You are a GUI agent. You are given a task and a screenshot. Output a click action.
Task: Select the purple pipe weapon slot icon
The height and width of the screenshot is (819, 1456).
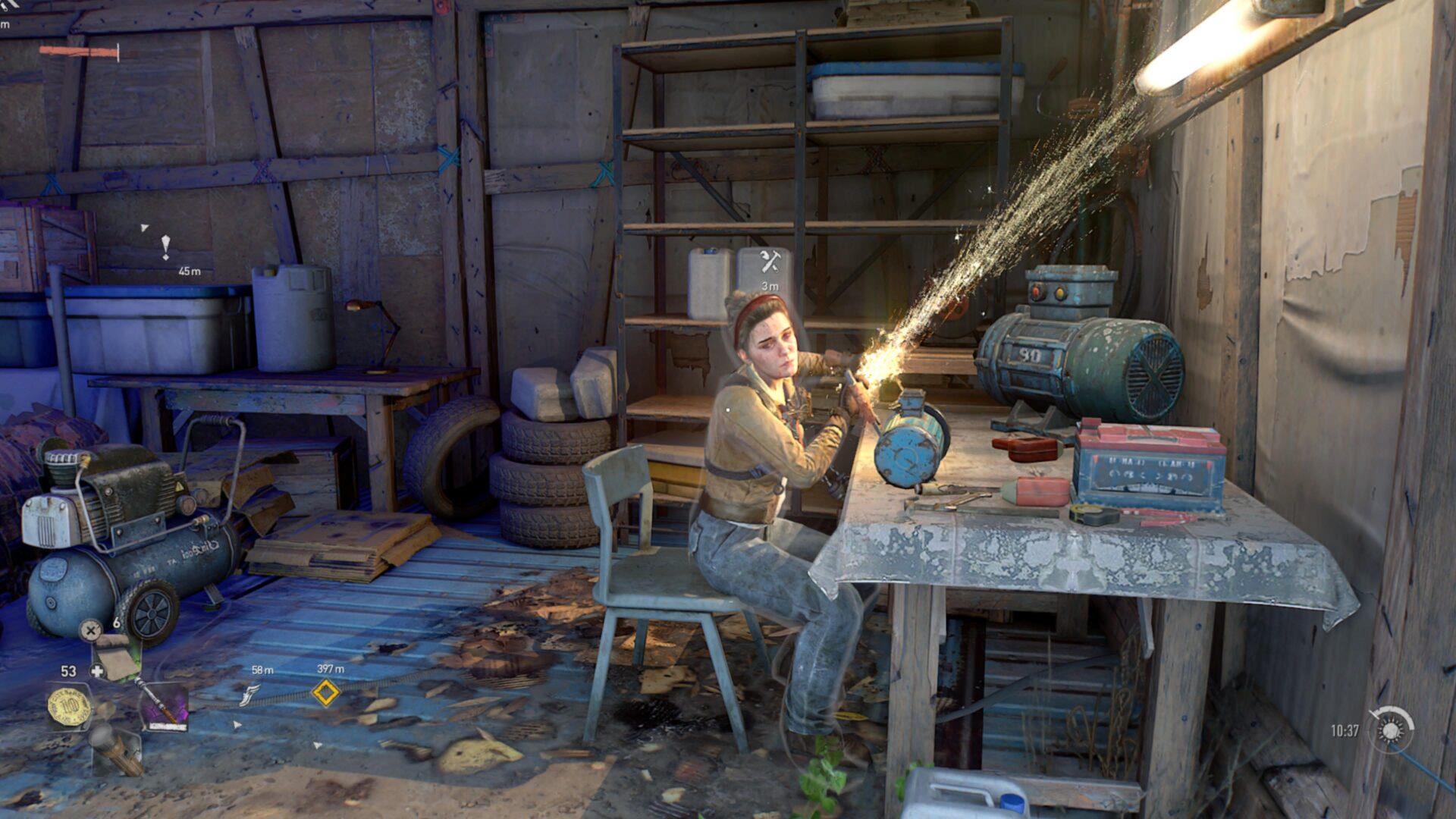pyautogui.click(x=165, y=705)
